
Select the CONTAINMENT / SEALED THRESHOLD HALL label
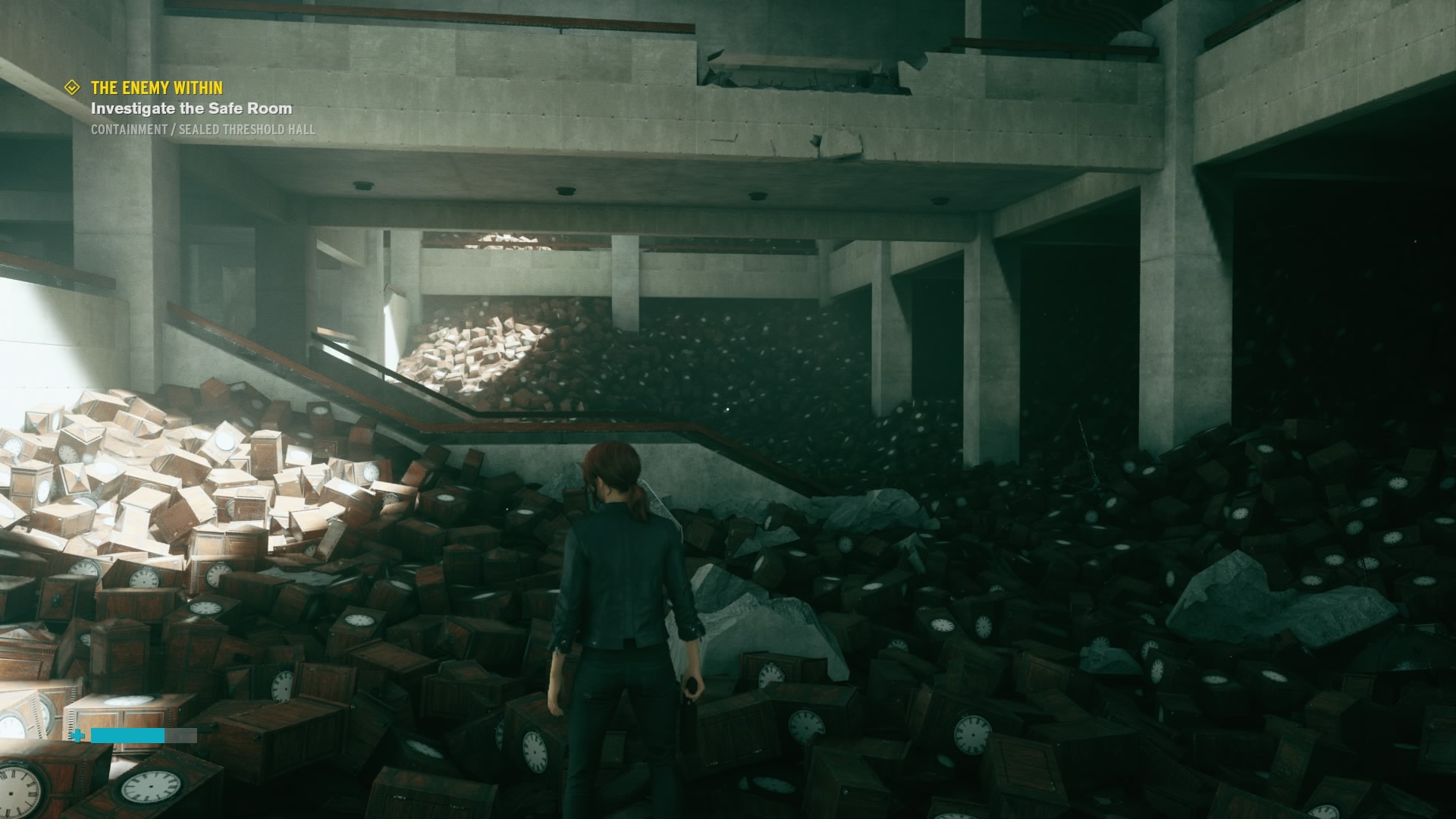(x=201, y=130)
